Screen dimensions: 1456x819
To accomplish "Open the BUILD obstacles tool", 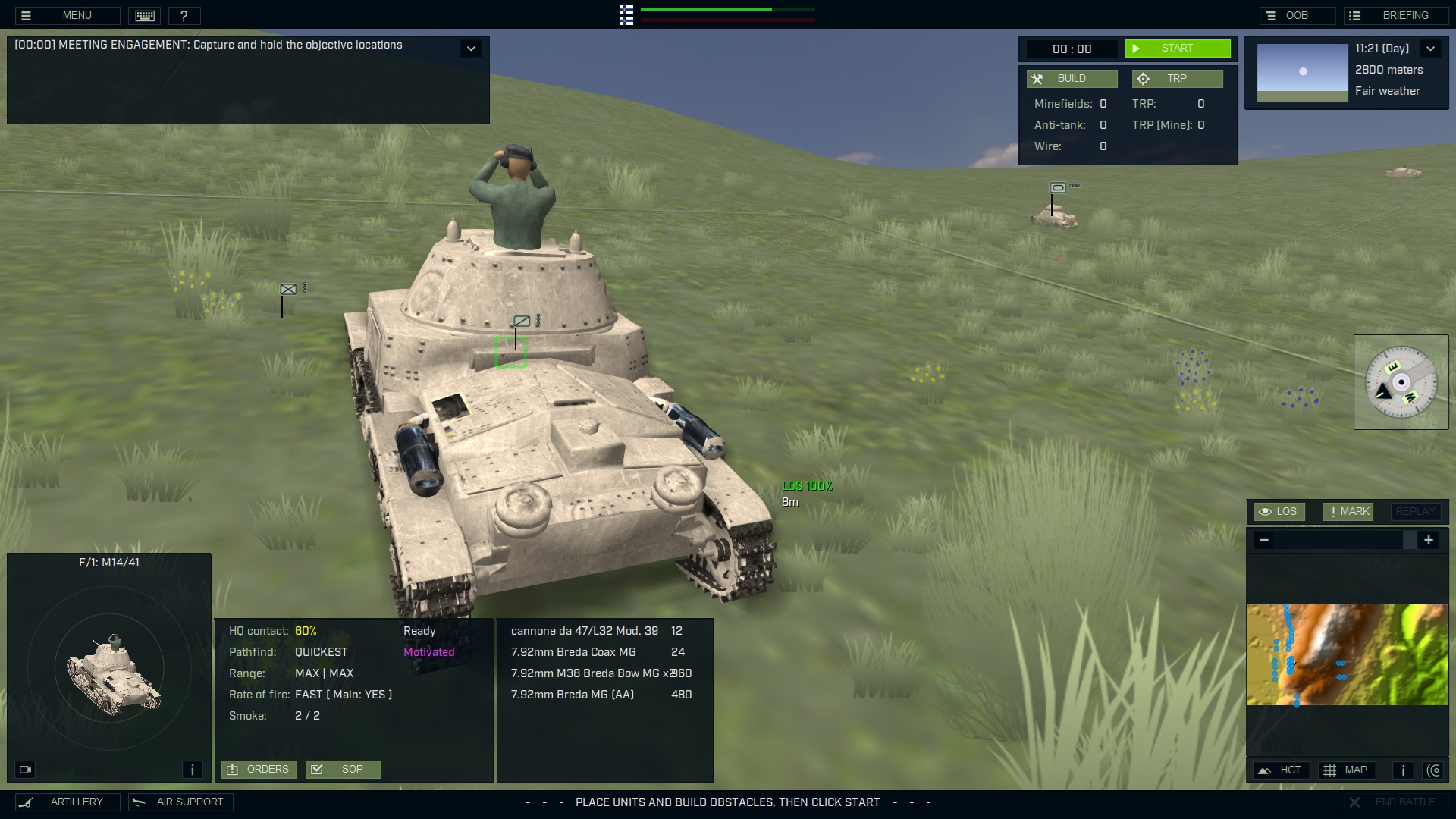I will click(x=1072, y=79).
